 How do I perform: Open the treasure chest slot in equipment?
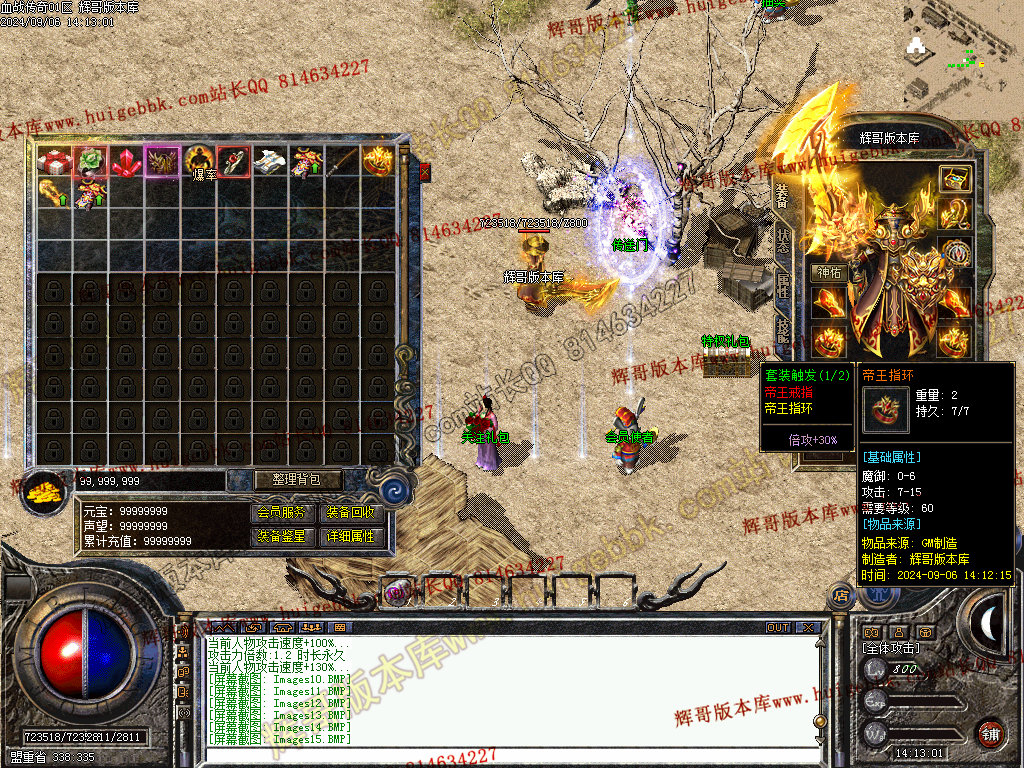coord(955,179)
